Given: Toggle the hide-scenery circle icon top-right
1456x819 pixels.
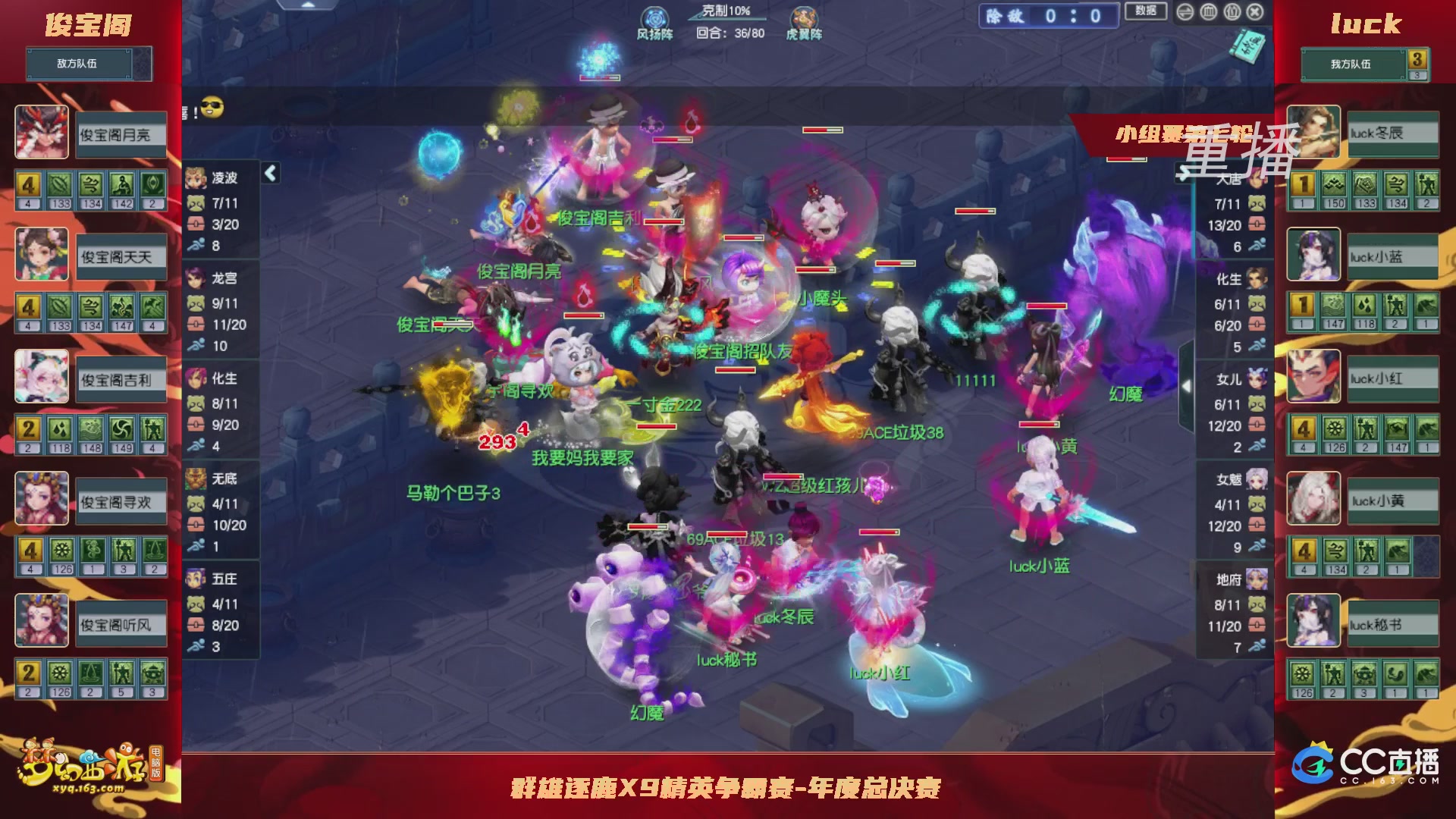Looking at the screenshot, I should [1209, 12].
